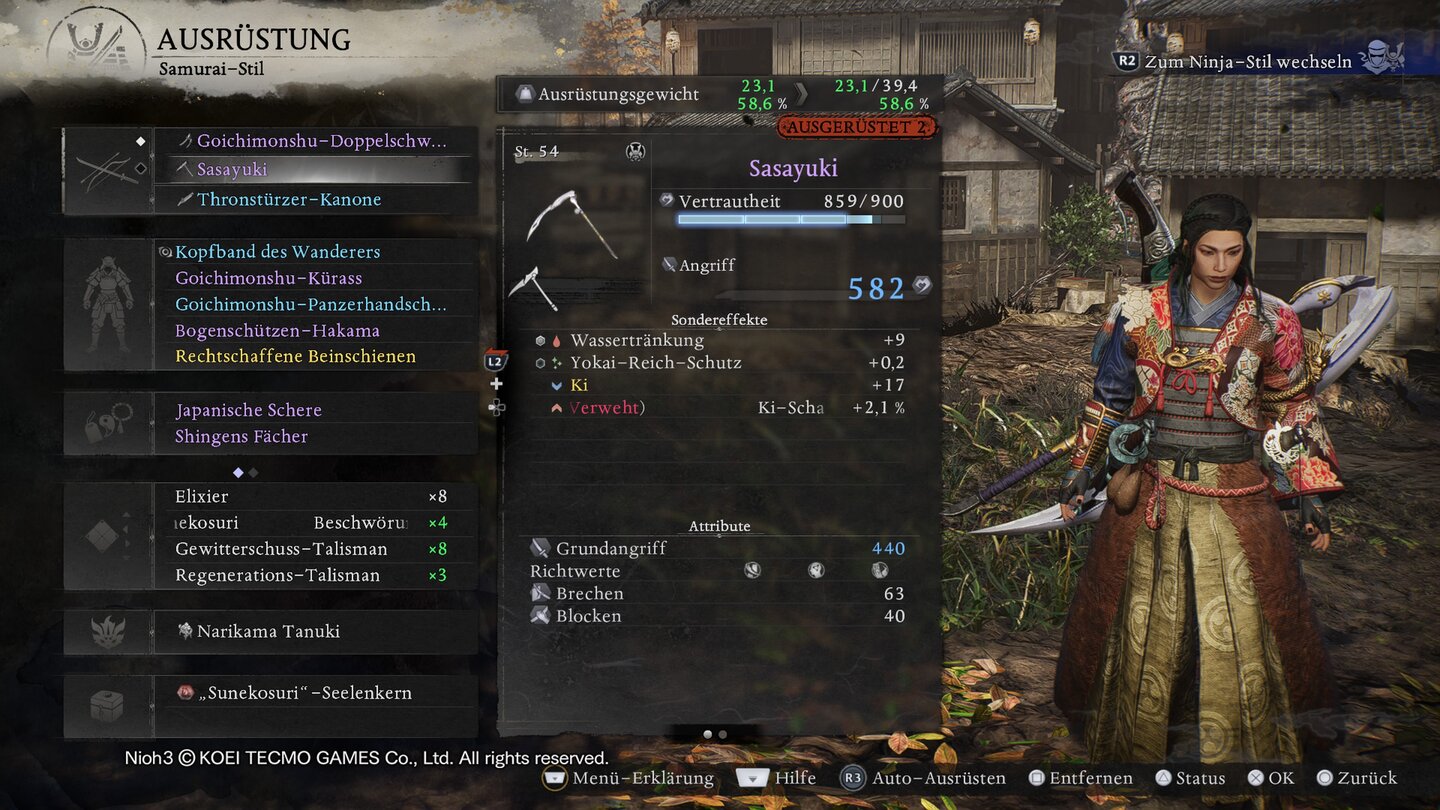Open the armor category icon showing a samurai

pos(107,300)
